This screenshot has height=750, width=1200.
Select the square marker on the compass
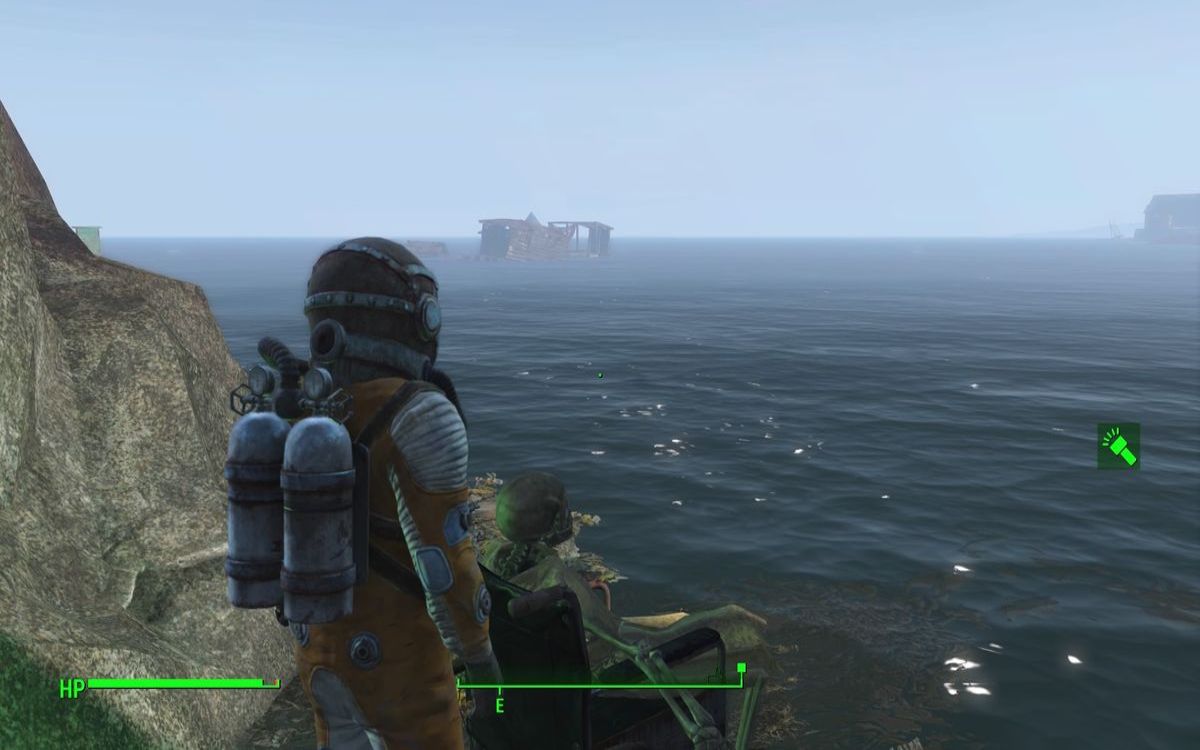pyautogui.click(x=741, y=667)
